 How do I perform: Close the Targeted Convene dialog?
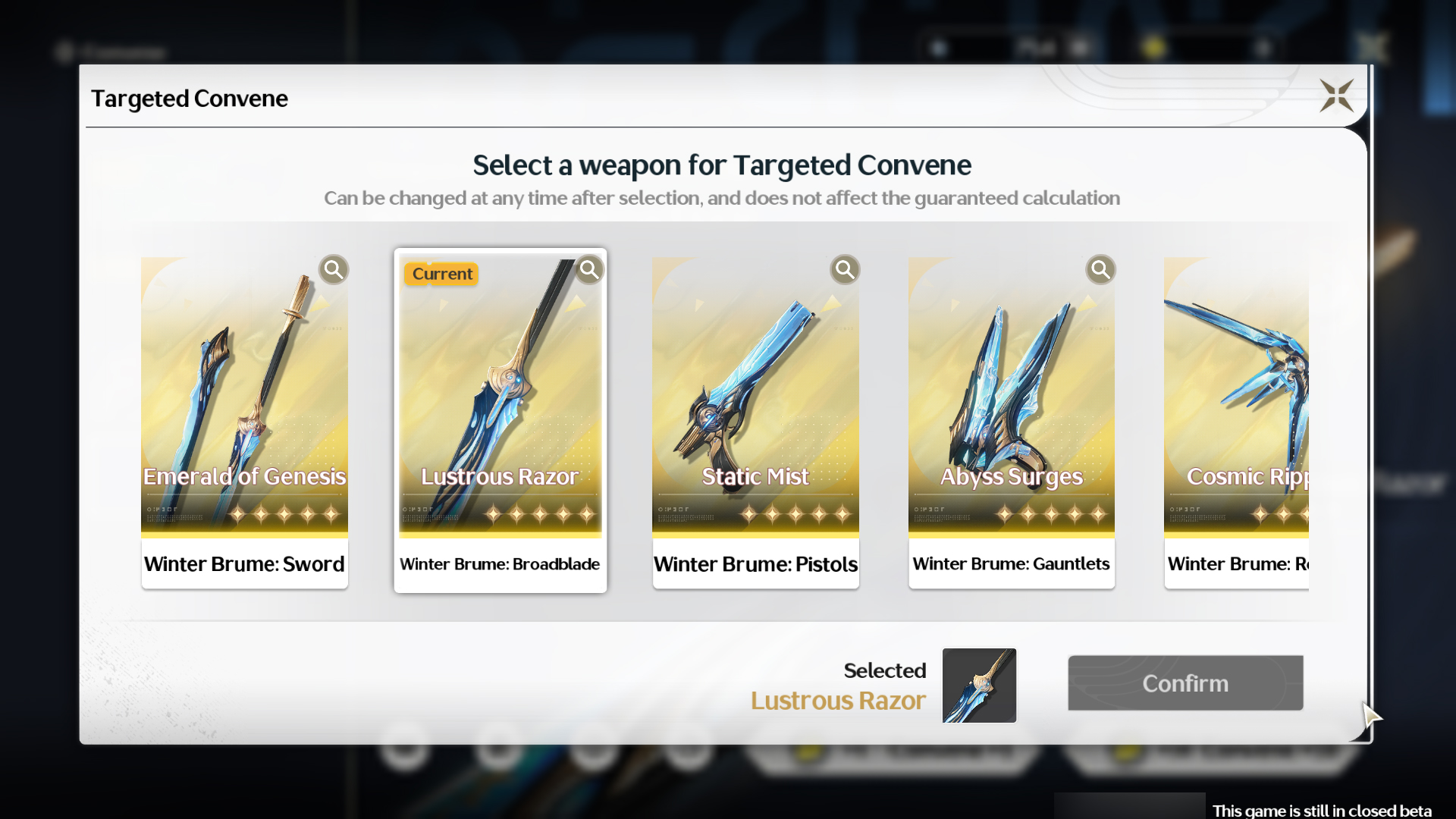[x=1337, y=96]
